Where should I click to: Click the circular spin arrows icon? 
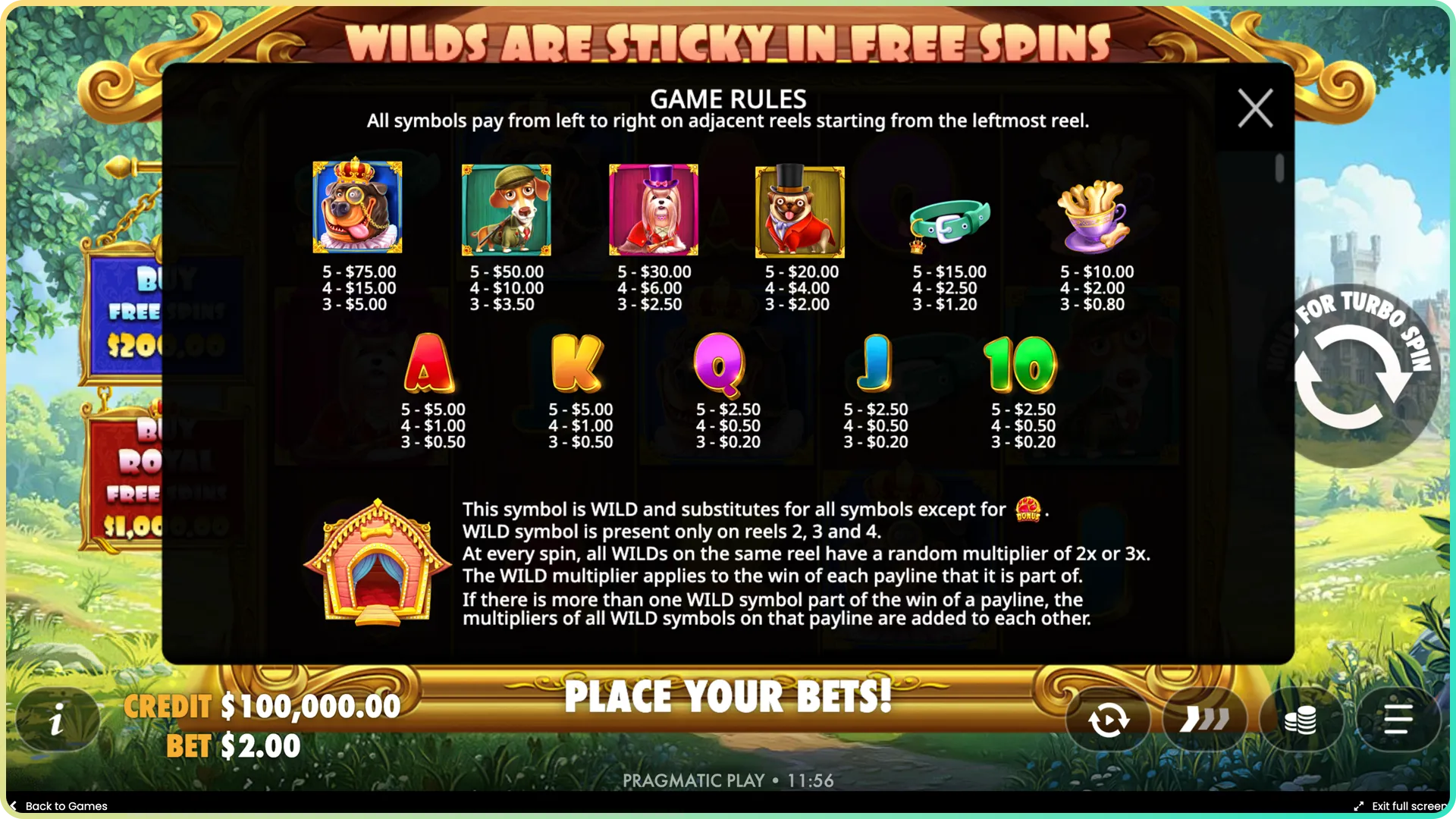pyautogui.click(x=1108, y=719)
